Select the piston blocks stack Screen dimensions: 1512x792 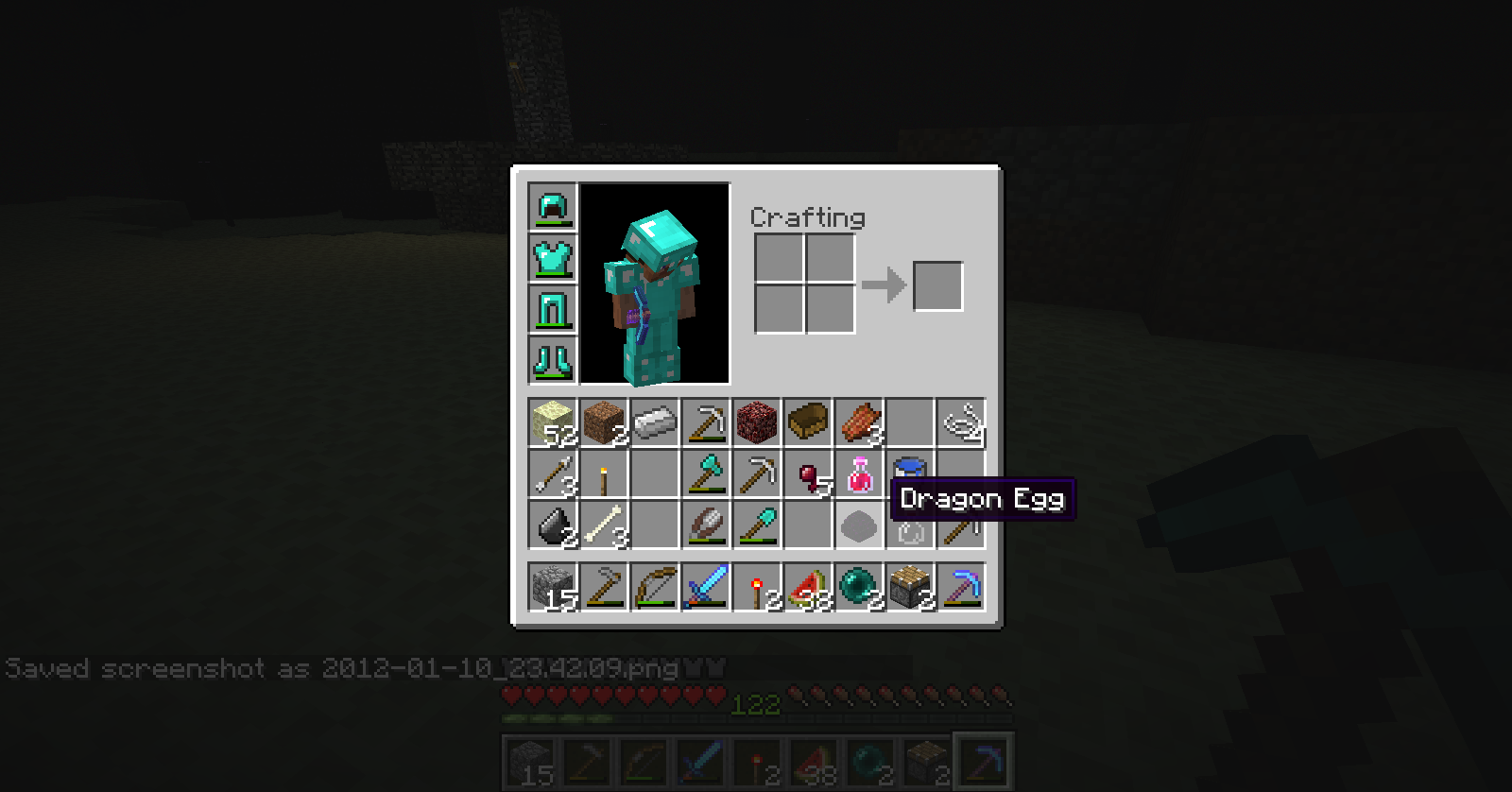[910, 587]
